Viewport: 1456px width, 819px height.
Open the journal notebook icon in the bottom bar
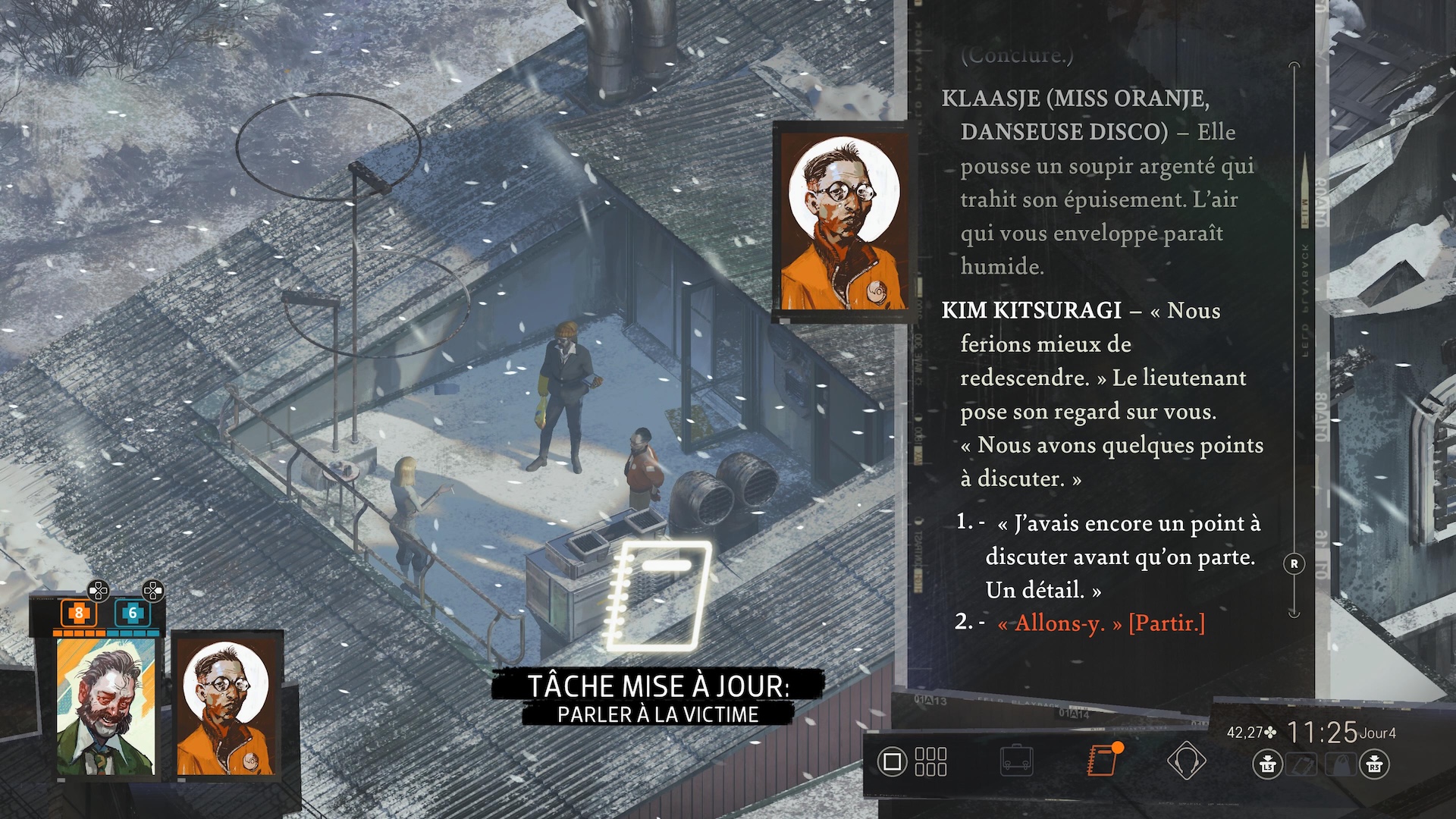click(x=1102, y=760)
